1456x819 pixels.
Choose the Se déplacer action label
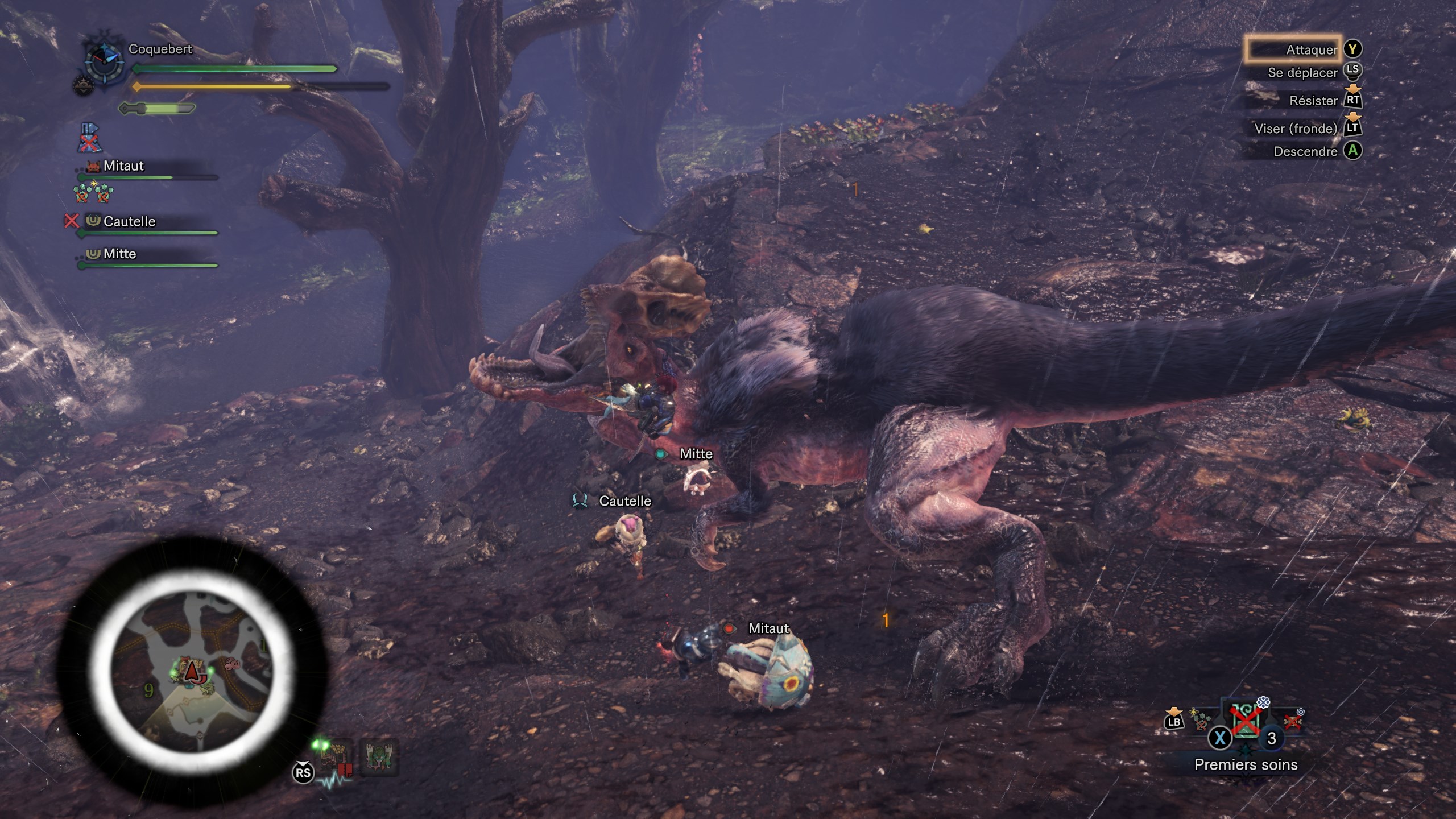[x=1302, y=73]
